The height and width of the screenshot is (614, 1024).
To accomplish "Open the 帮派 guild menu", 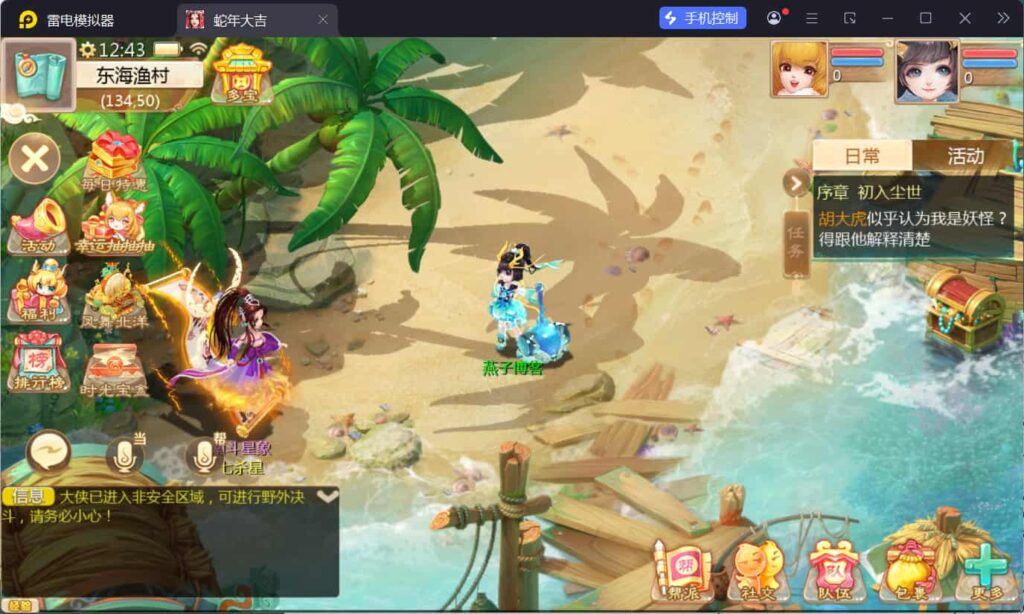I will tap(683, 570).
